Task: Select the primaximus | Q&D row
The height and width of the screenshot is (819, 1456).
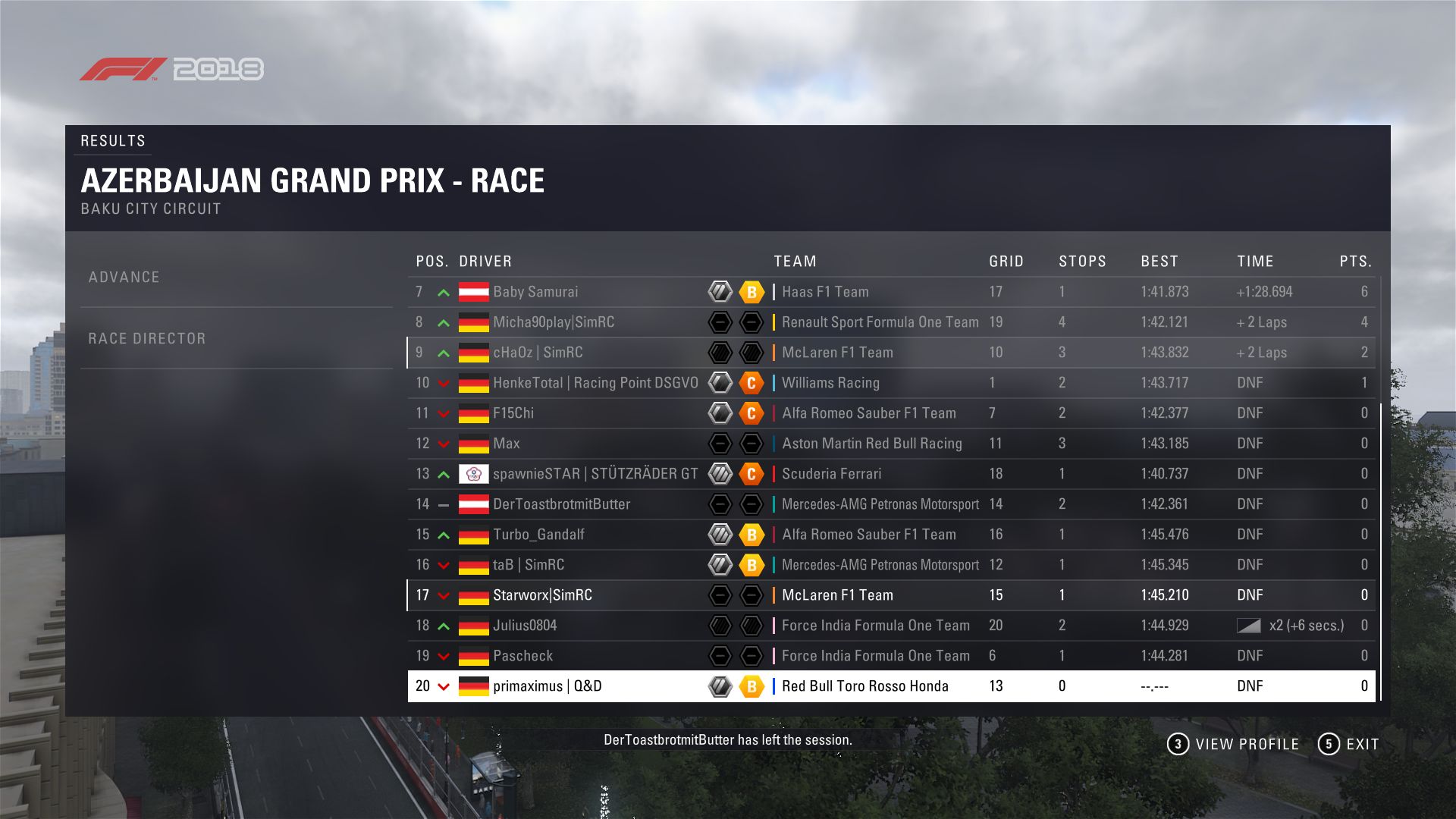Action: click(547, 686)
